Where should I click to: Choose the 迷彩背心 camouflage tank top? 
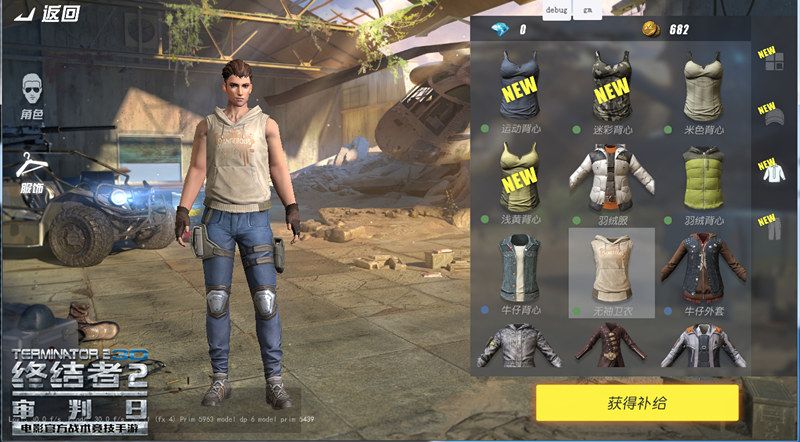point(611,90)
